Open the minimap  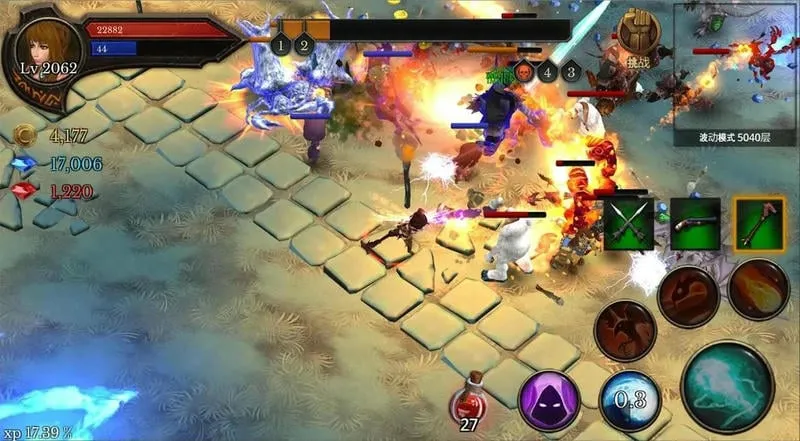tap(736, 63)
